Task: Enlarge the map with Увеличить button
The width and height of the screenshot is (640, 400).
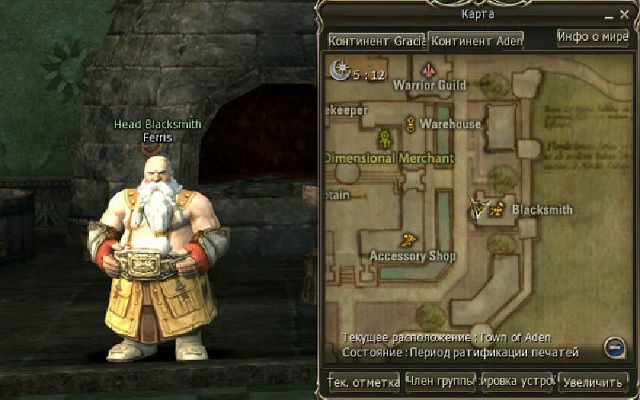Action: 594,382
